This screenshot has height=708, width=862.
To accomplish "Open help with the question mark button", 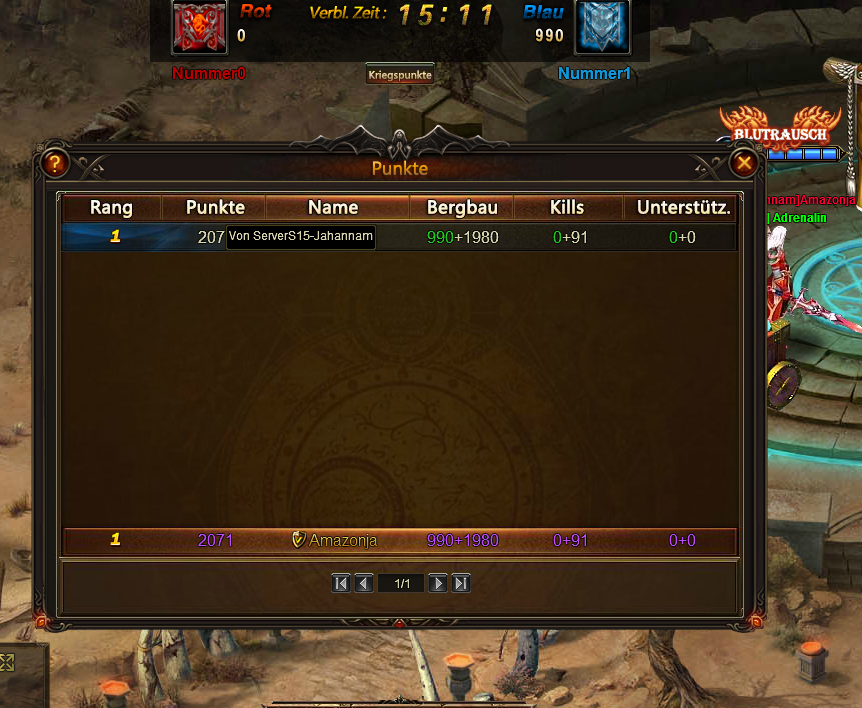I will pos(54,163).
